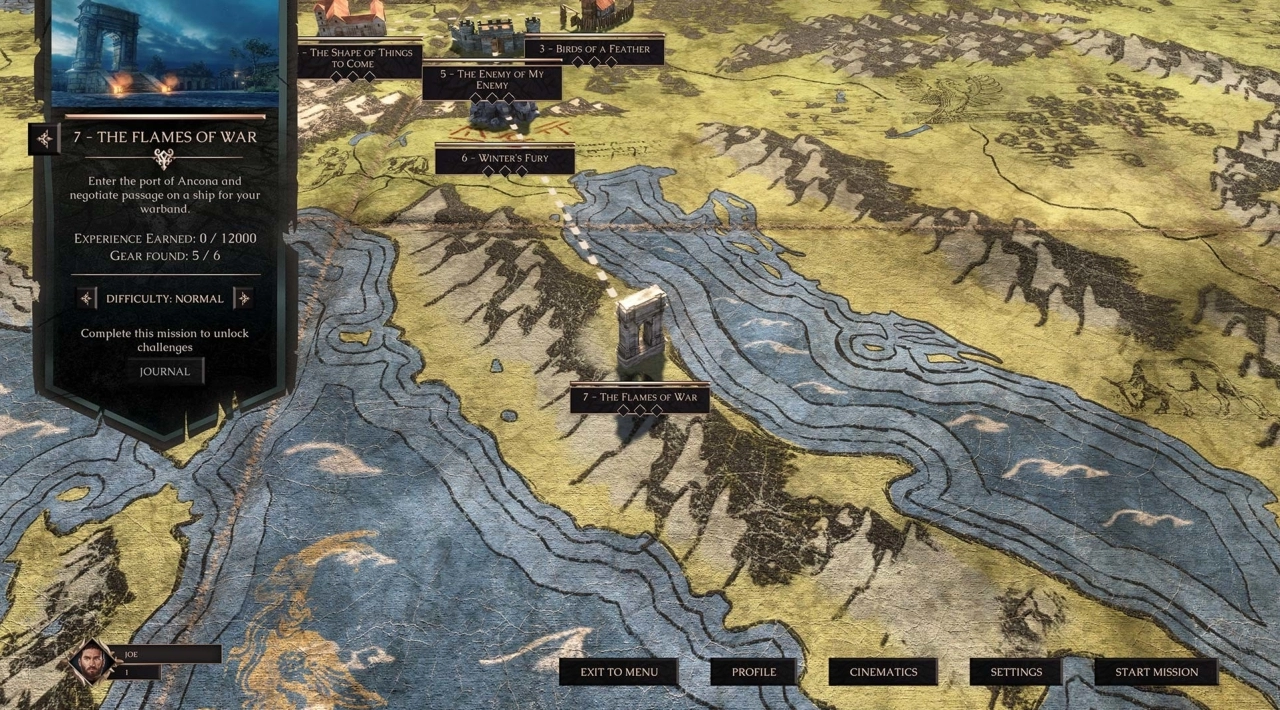Image resolution: width=1280 pixels, height=710 pixels.
Task: Open Joe's player profile portrait
Action: click(x=92, y=661)
